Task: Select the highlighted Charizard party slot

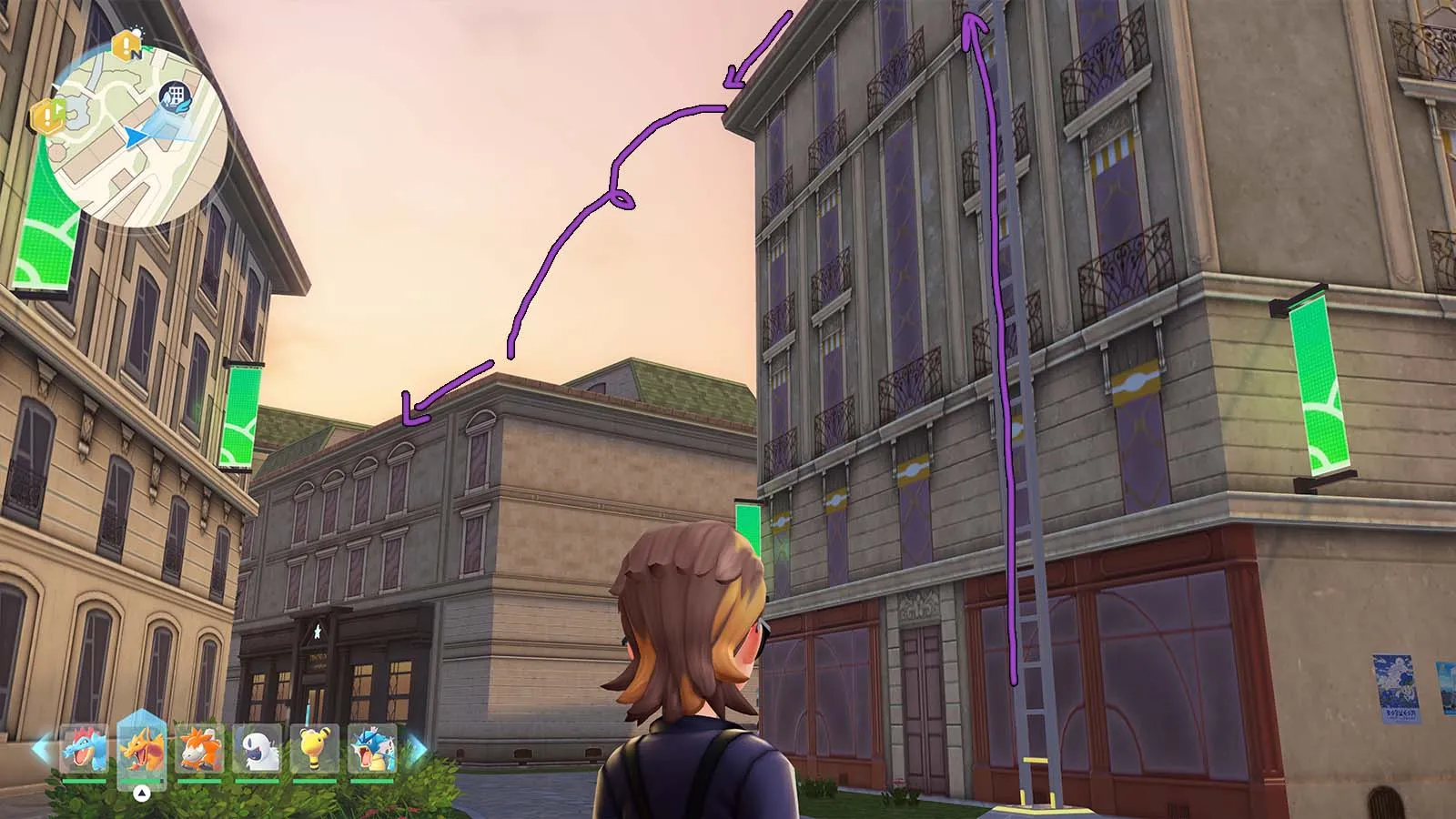Action: [142, 749]
